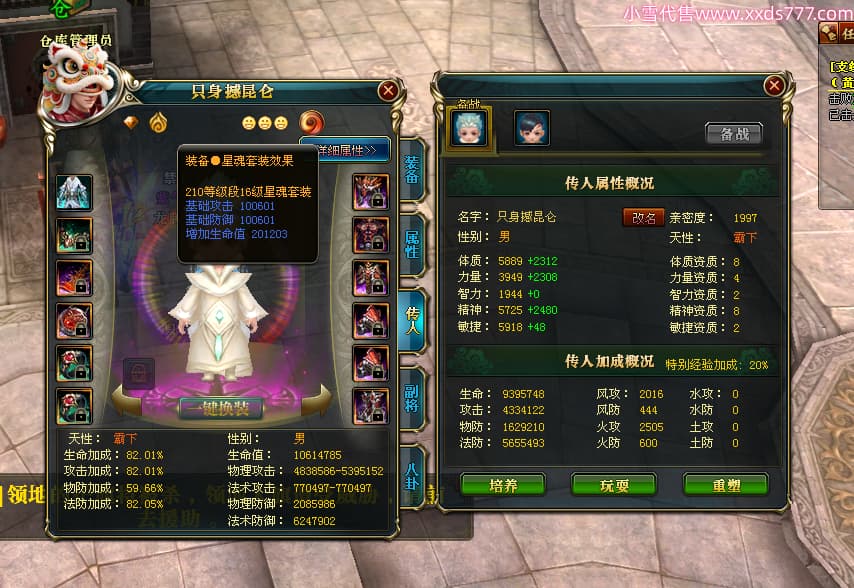Click the 玩耍 button
Image resolution: width=854 pixels, height=588 pixels.
(x=613, y=485)
